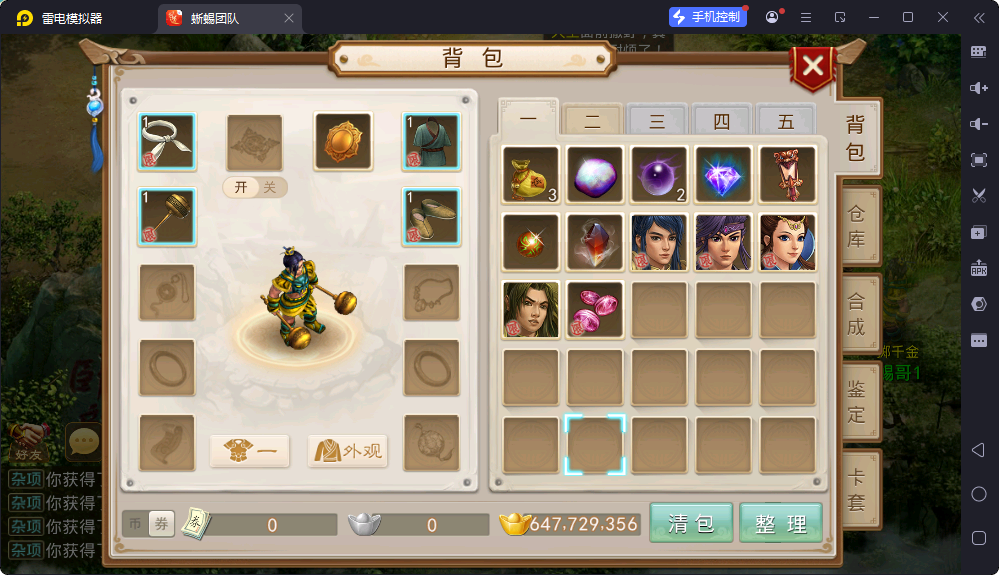
Task: Select the gold money pouch item
Action: 530,174
